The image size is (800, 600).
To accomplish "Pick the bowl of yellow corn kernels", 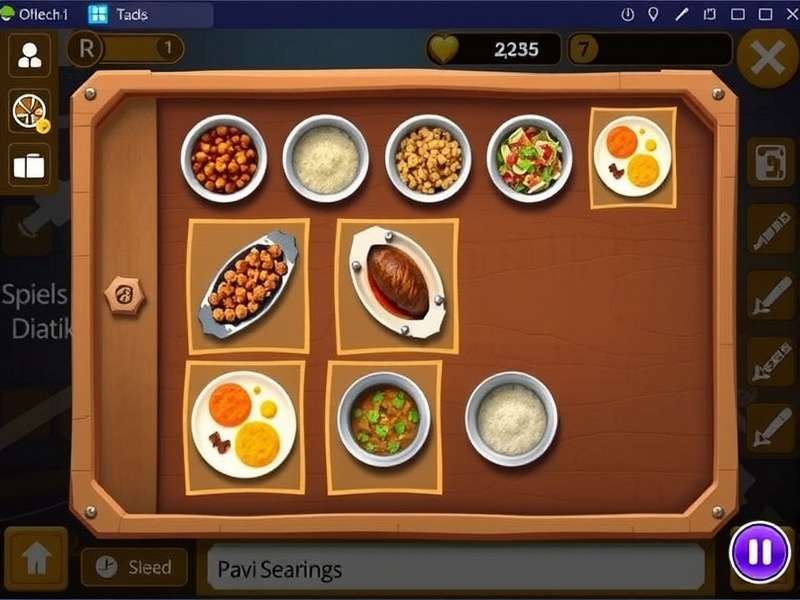I will (428, 158).
